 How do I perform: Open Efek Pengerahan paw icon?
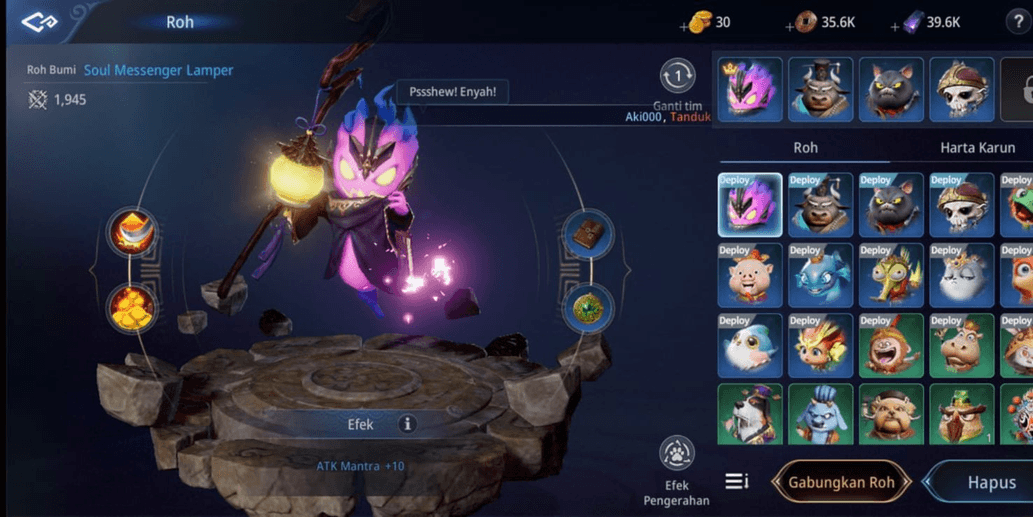677,455
